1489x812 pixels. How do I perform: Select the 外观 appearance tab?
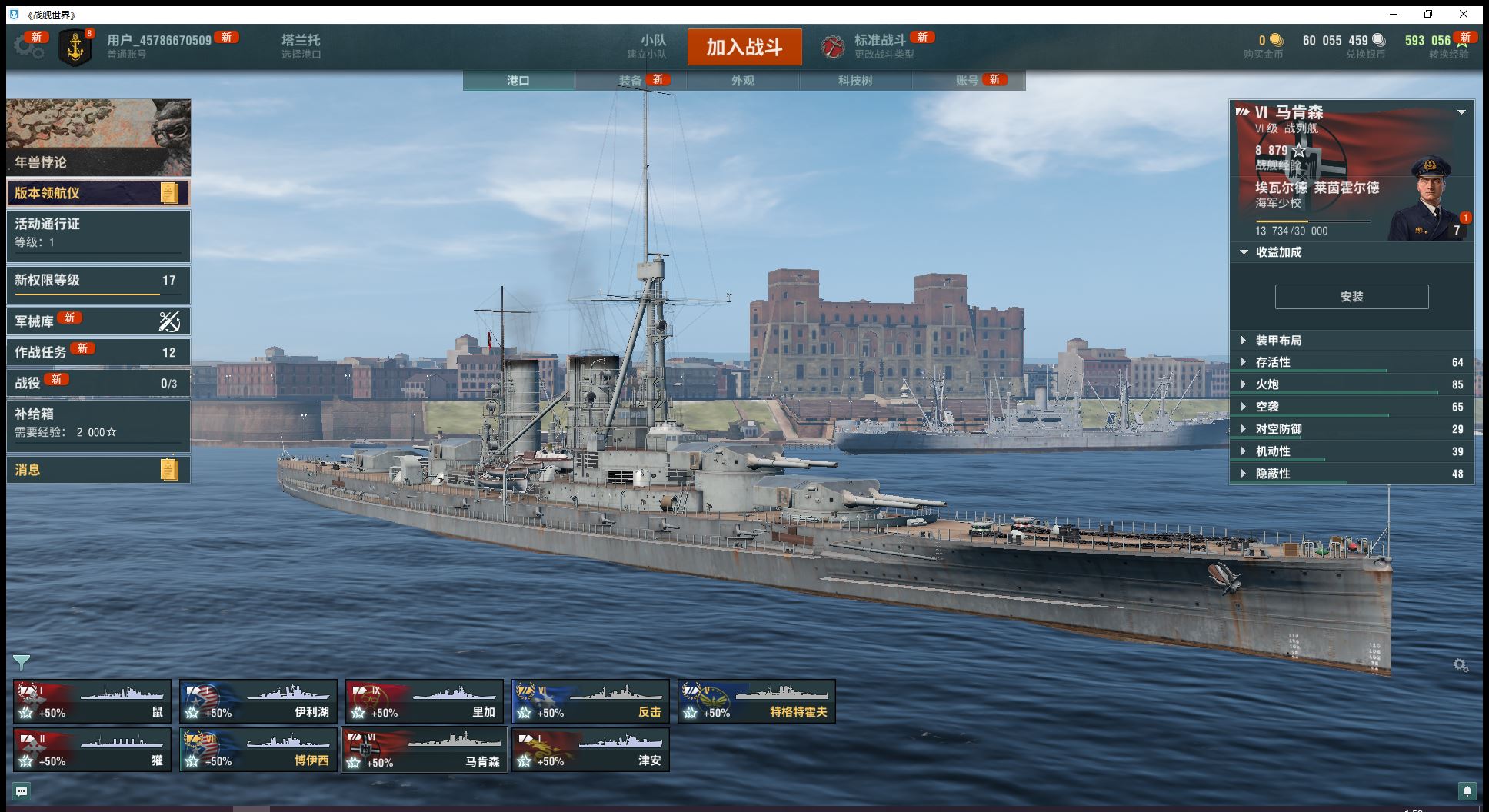[743, 81]
